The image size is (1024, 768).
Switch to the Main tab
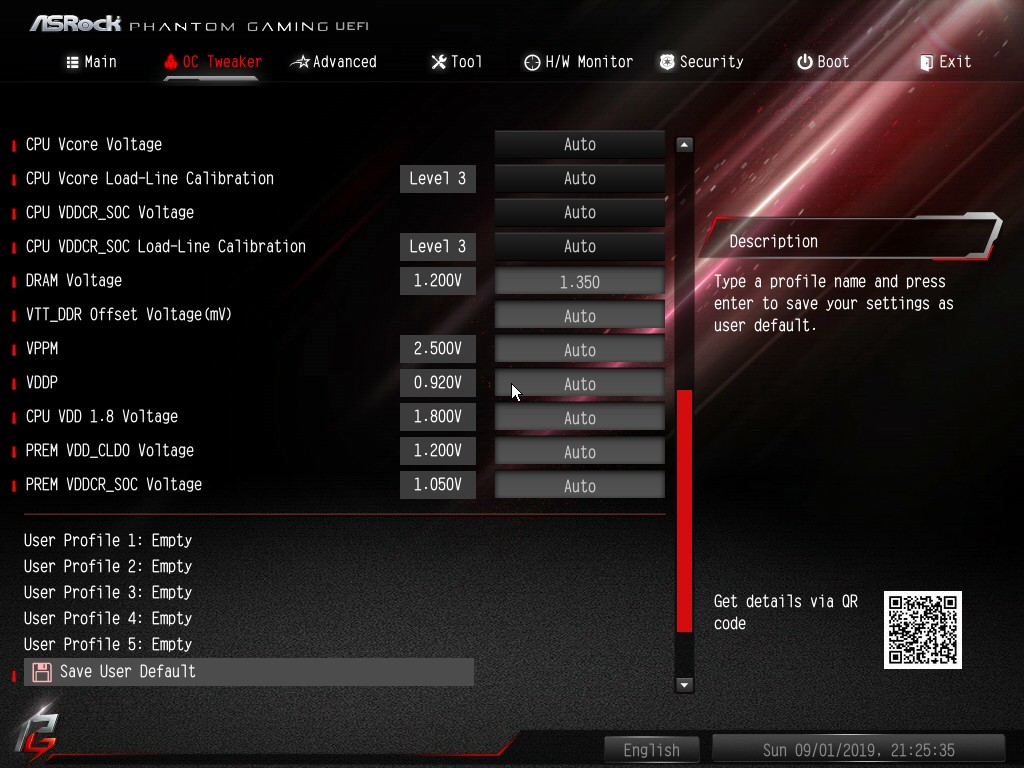(x=91, y=62)
